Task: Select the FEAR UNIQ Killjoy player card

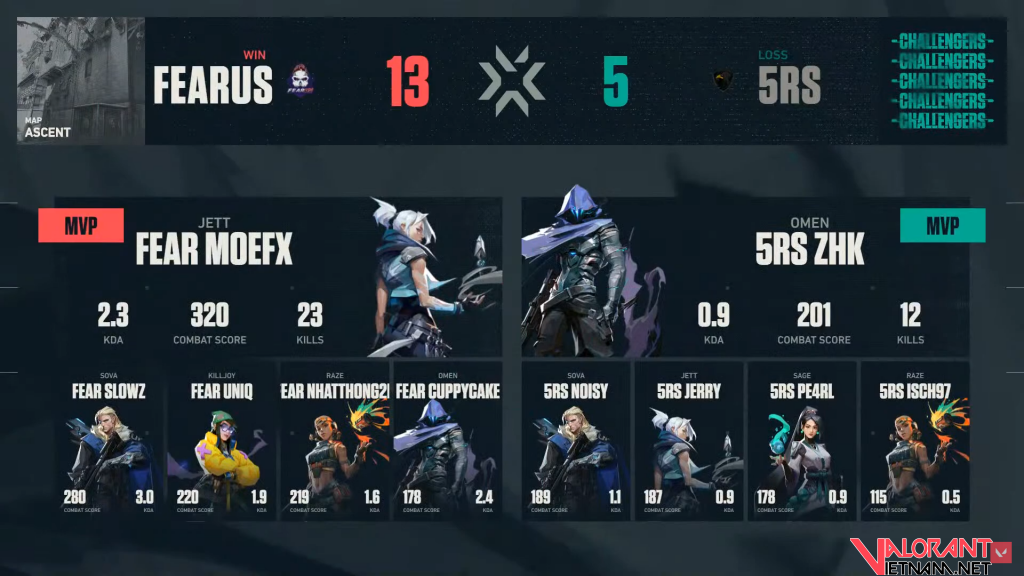Action: 221,441
